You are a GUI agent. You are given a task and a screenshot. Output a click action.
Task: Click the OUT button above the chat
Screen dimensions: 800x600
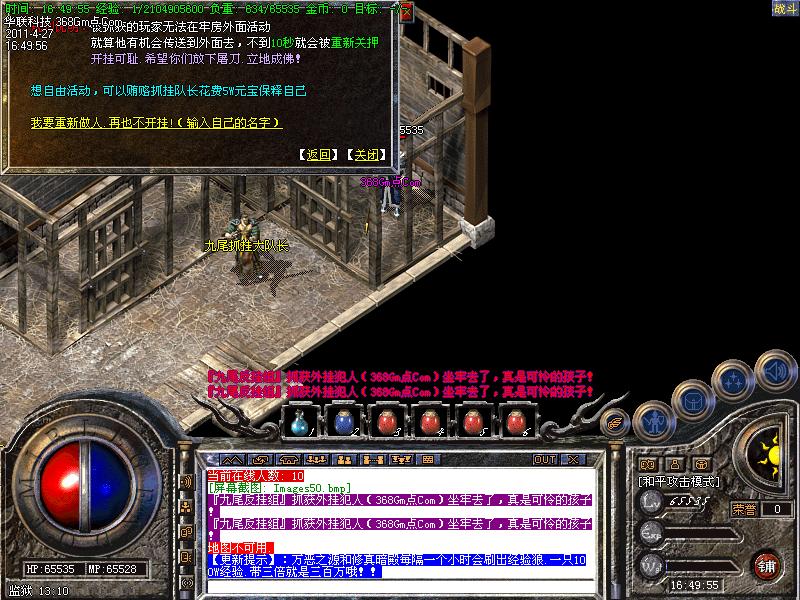point(545,459)
